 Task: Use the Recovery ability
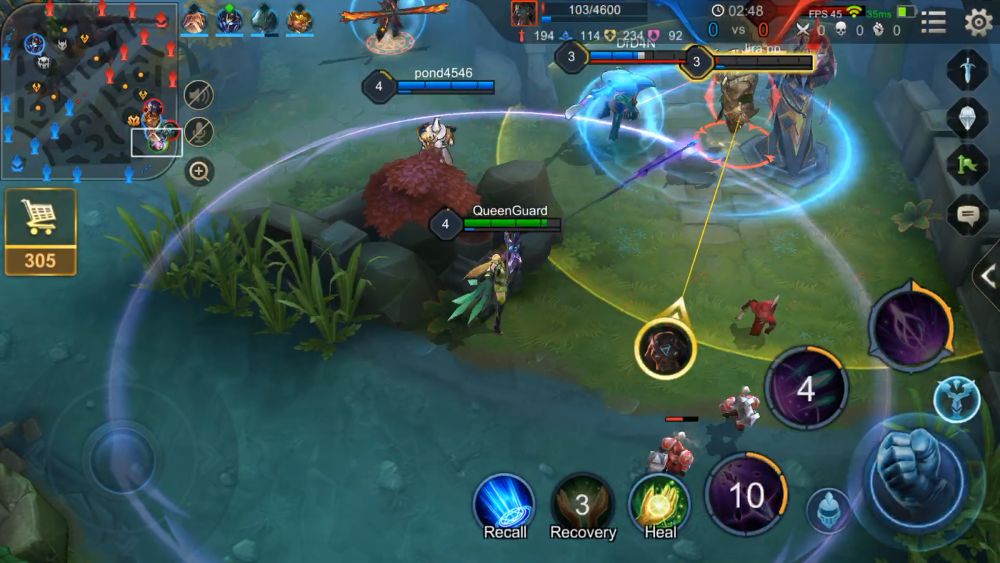pyautogui.click(x=582, y=503)
